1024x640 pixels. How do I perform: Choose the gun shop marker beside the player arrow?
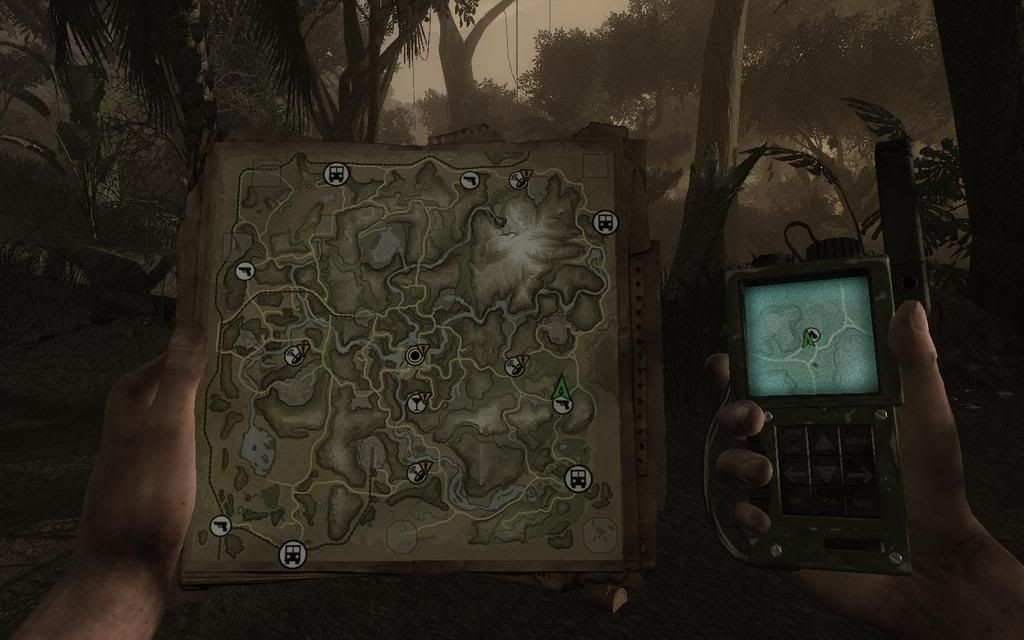(563, 405)
